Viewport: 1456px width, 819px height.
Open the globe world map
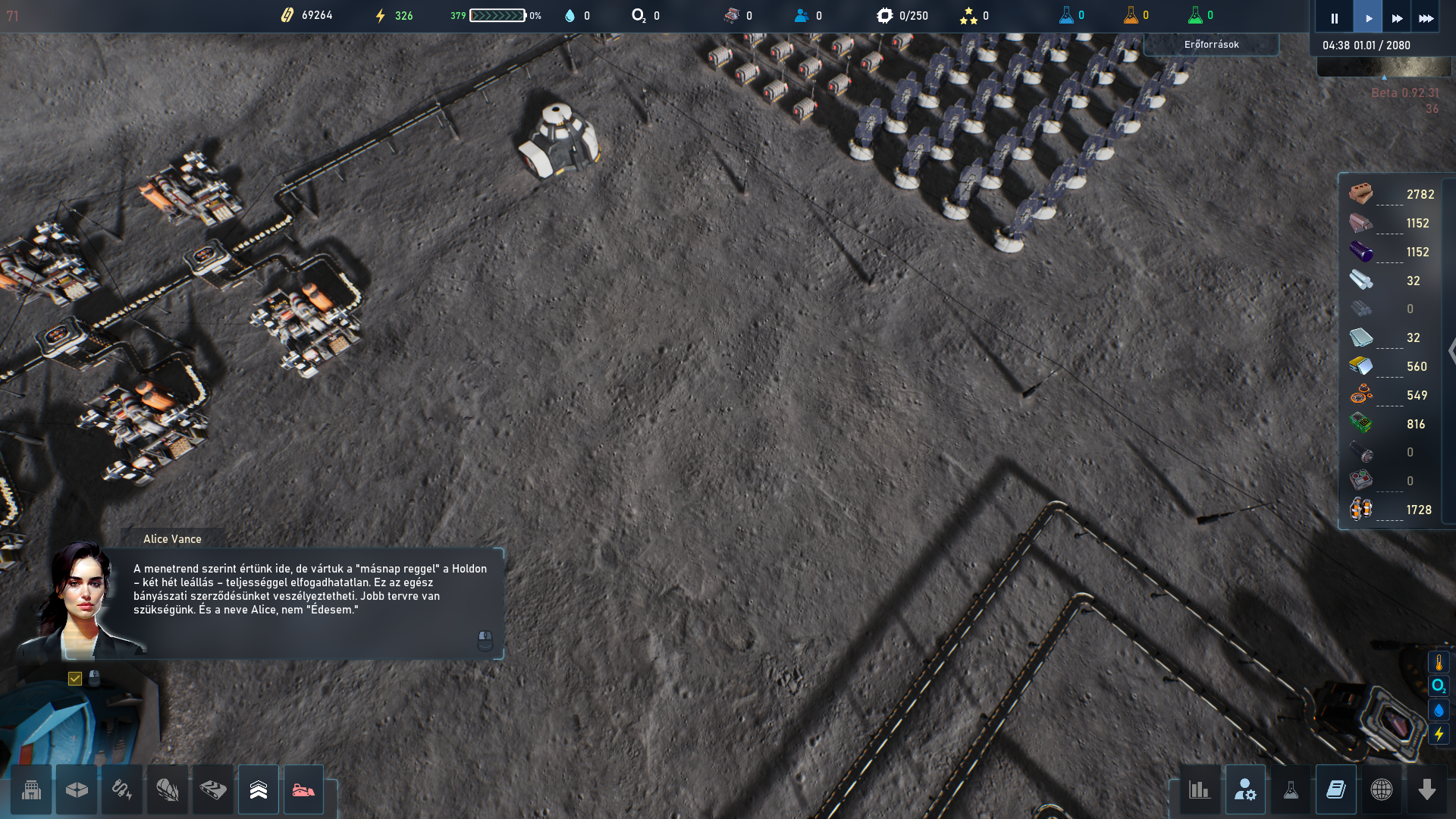click(1382, 790)
